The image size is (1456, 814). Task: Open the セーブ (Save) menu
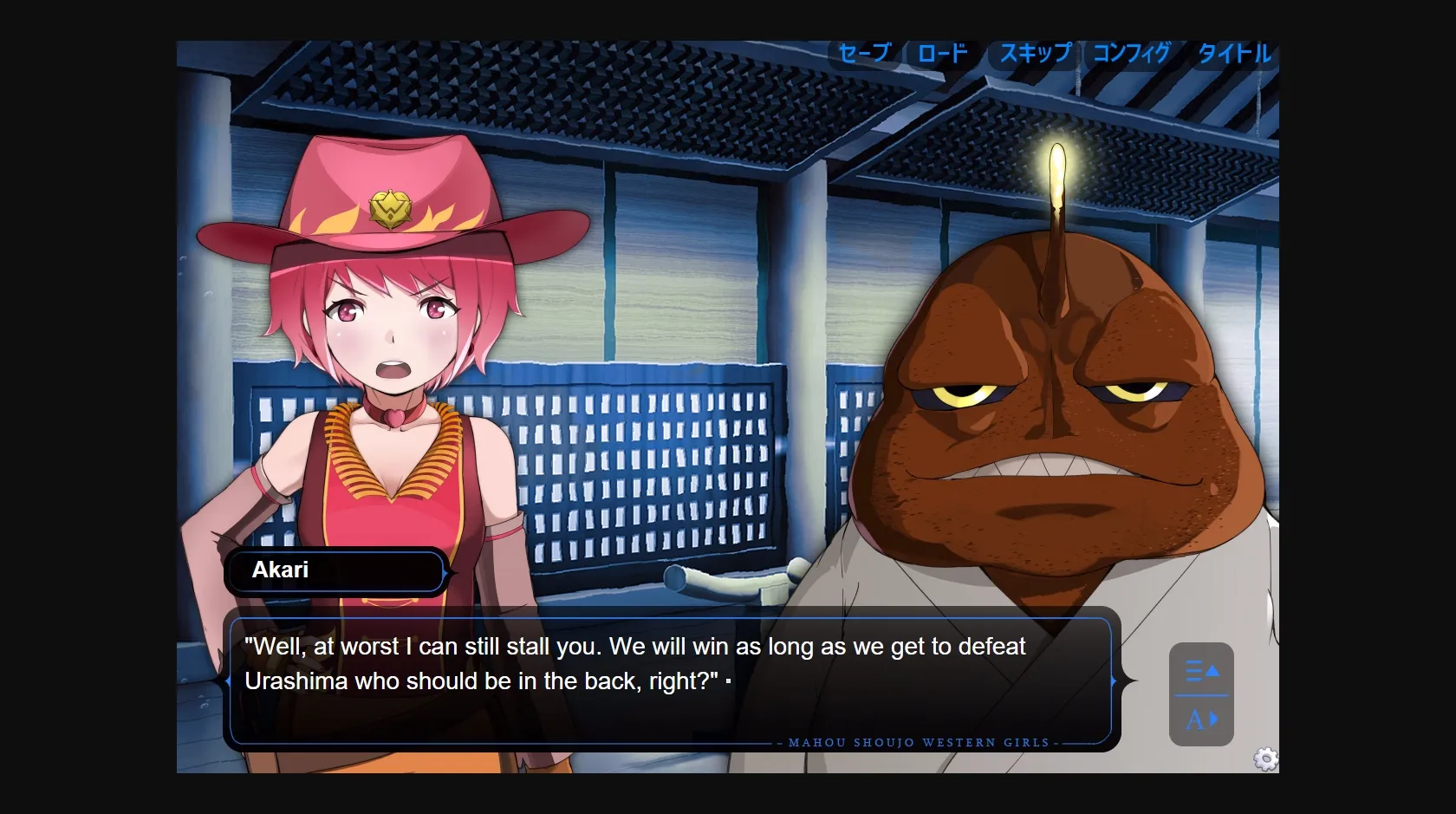(x=864, y=54)
